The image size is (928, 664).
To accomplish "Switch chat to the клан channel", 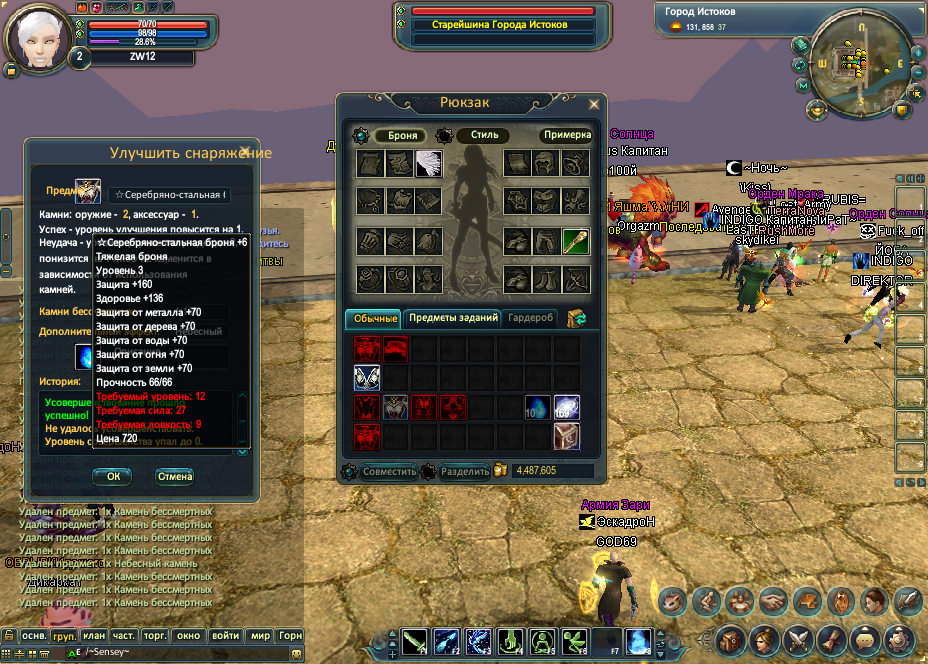I will coord(94,635).
